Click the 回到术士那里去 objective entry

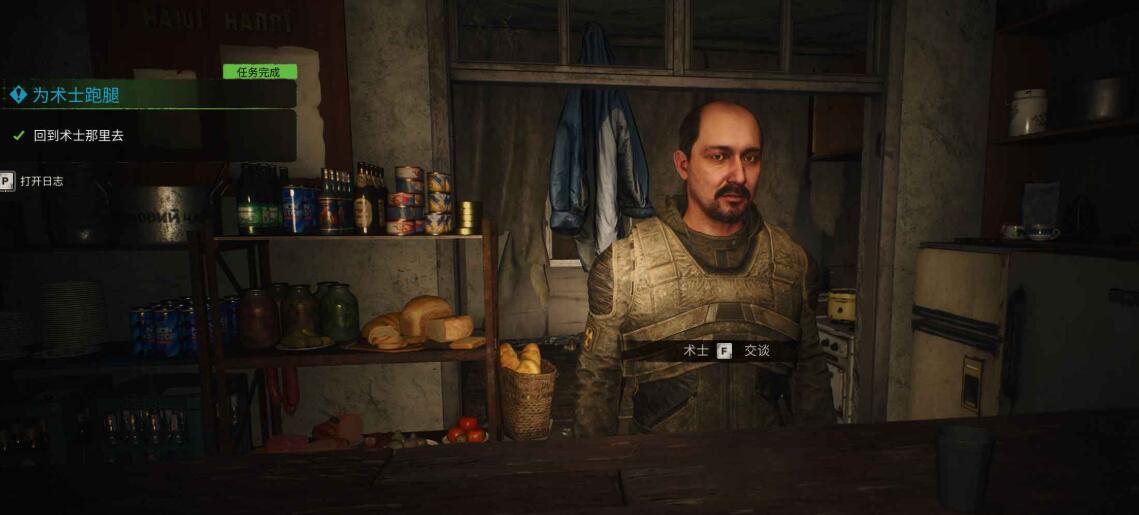pyautogui.click(x=78, y=135)
